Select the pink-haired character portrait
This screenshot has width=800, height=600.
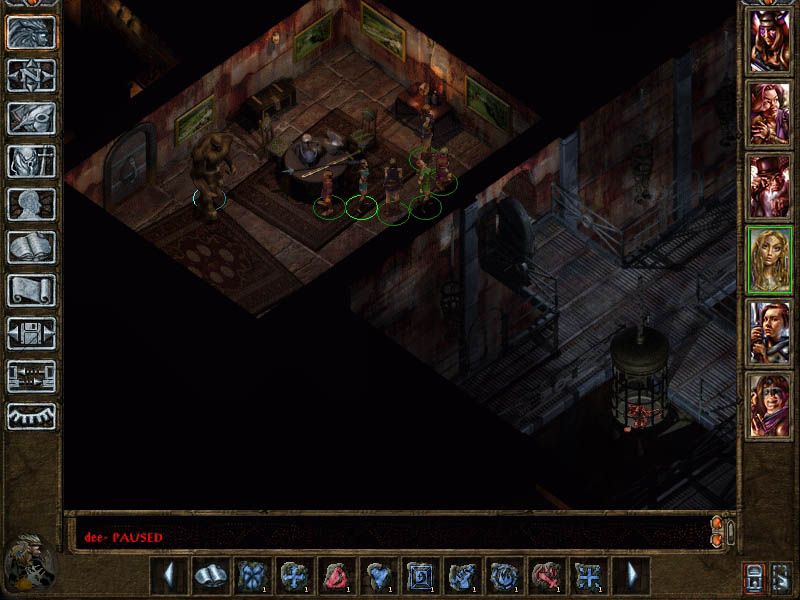coord(769,114)
